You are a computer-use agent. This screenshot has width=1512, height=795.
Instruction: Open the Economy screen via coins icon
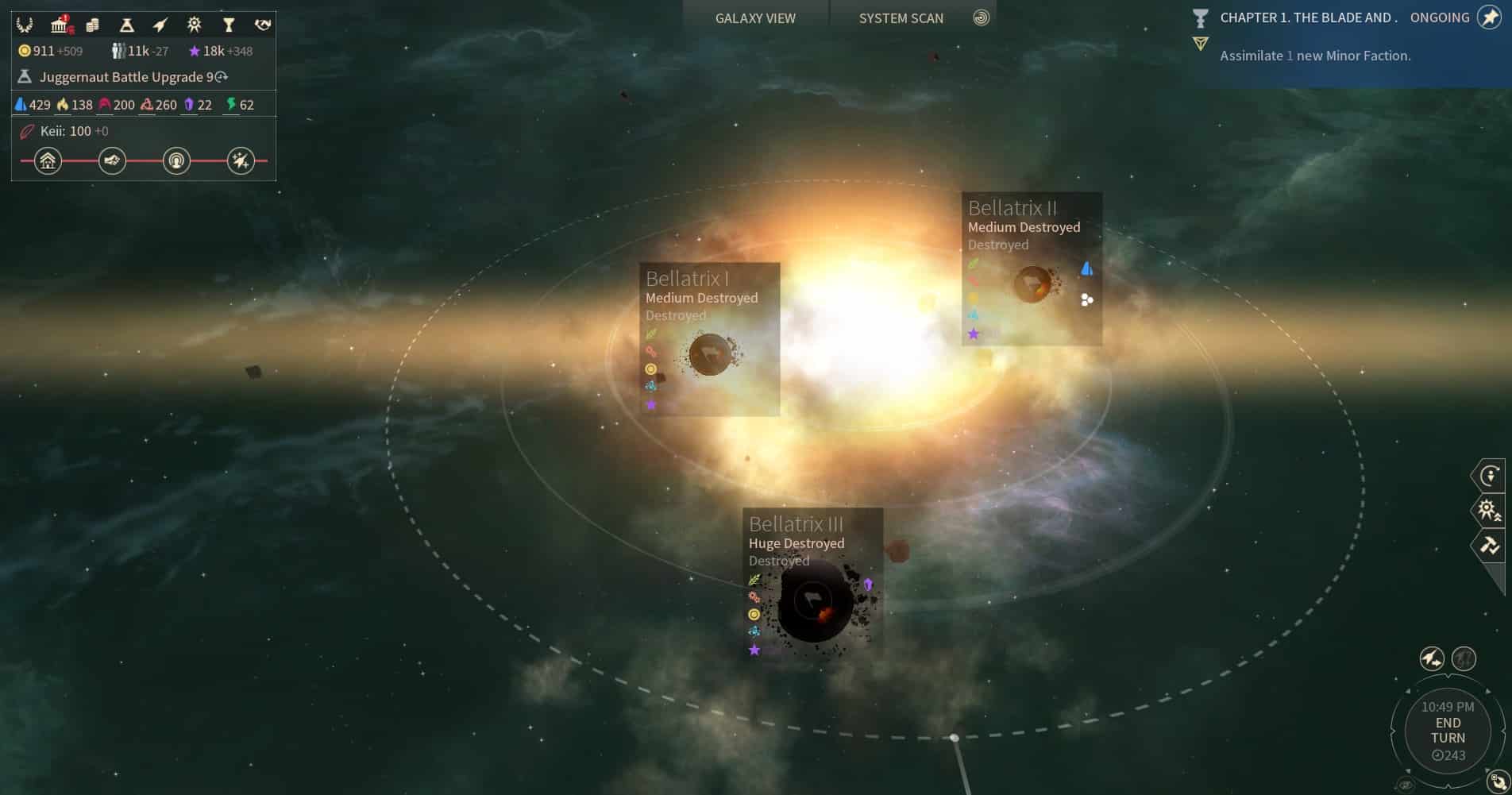pyautogui.click(x=92, y=25)
